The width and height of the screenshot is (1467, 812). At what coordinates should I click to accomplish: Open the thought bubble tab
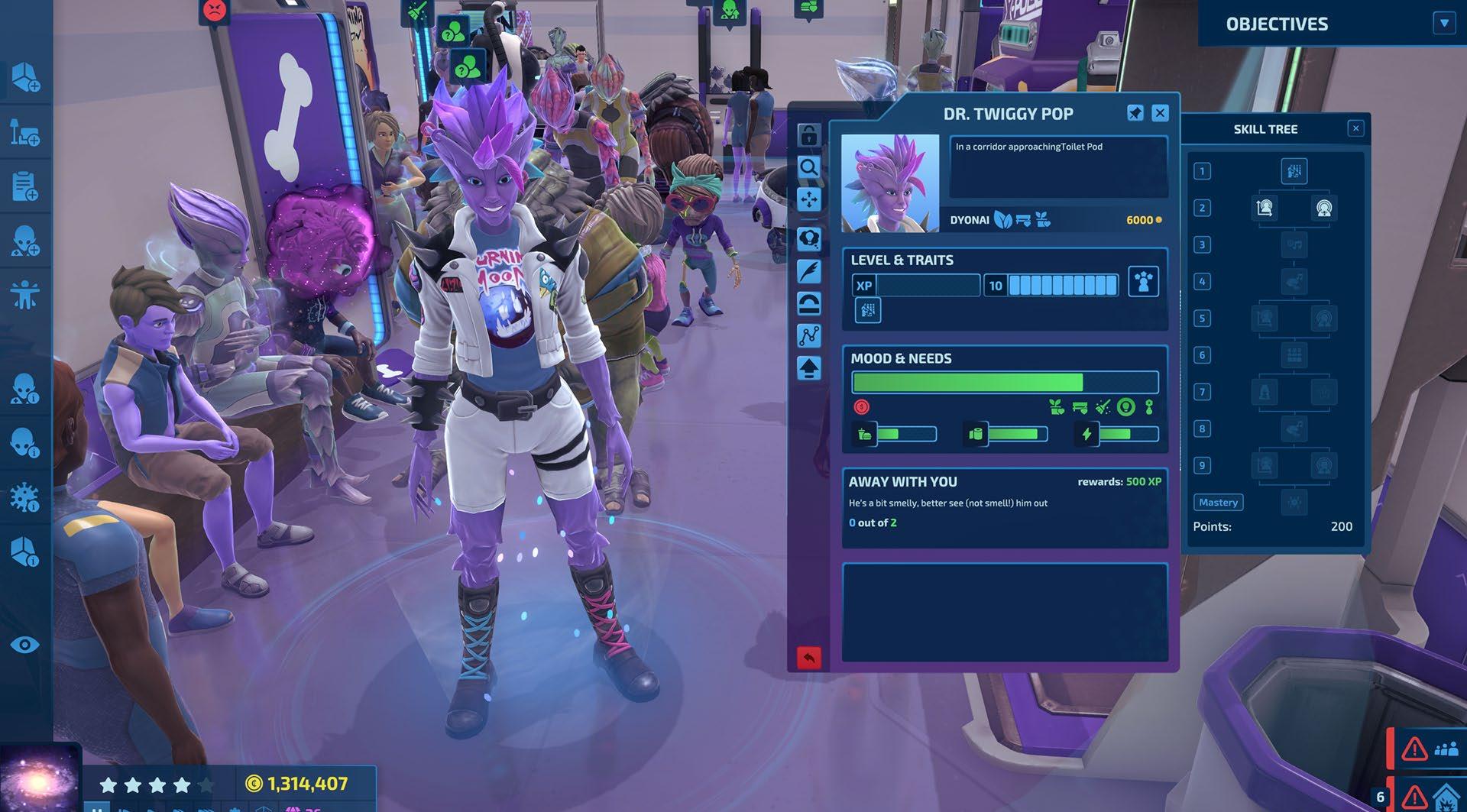click(x=808, y=239)
